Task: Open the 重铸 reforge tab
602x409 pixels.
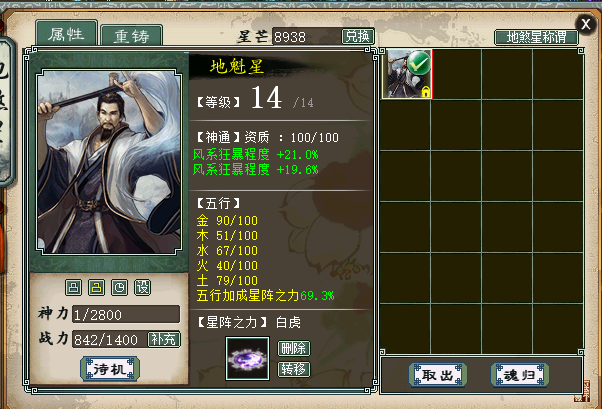Action: [x=132, y=37]
